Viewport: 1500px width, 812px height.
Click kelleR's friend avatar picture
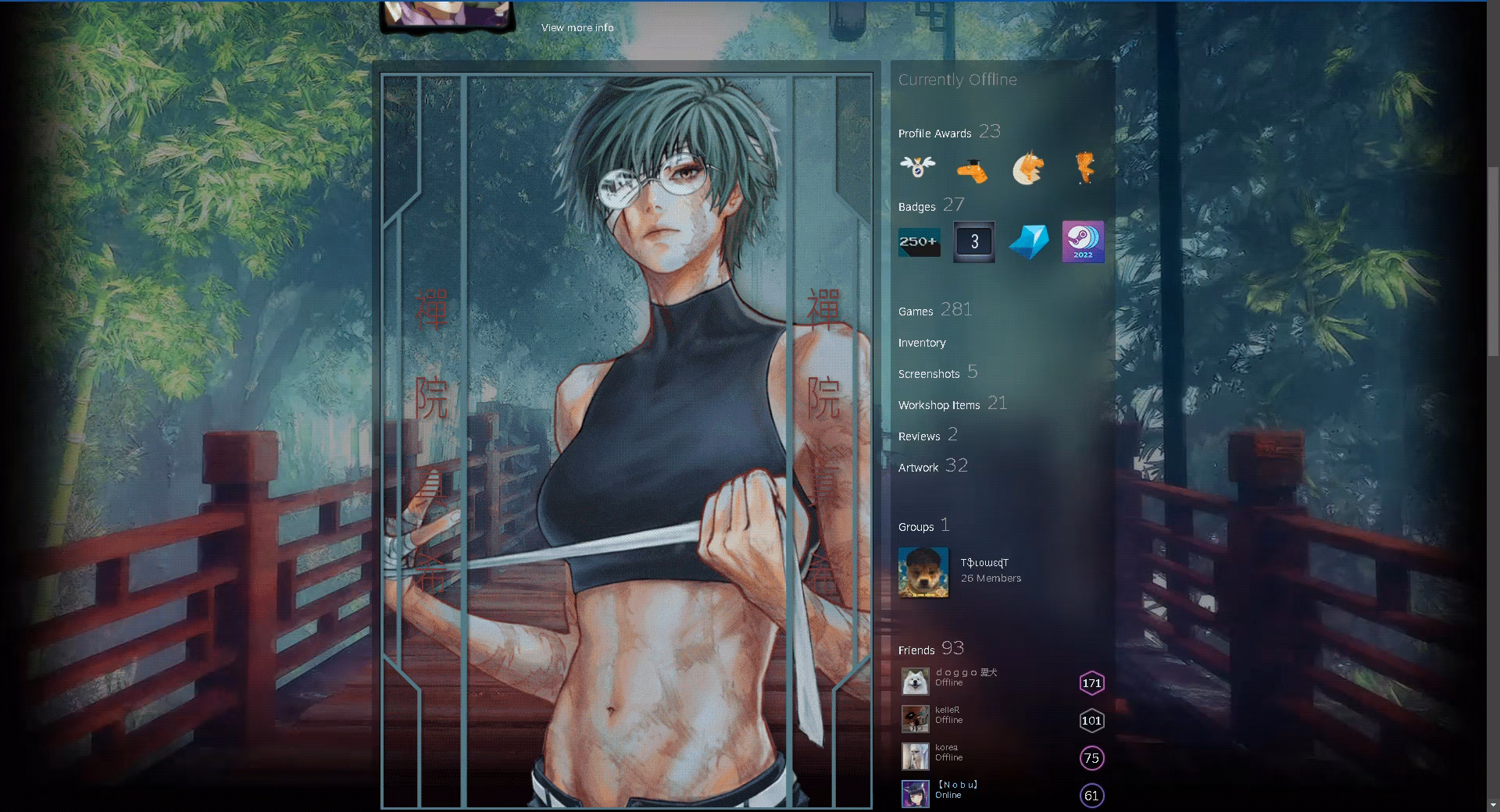pyautogui.click(x=916, y=718)
